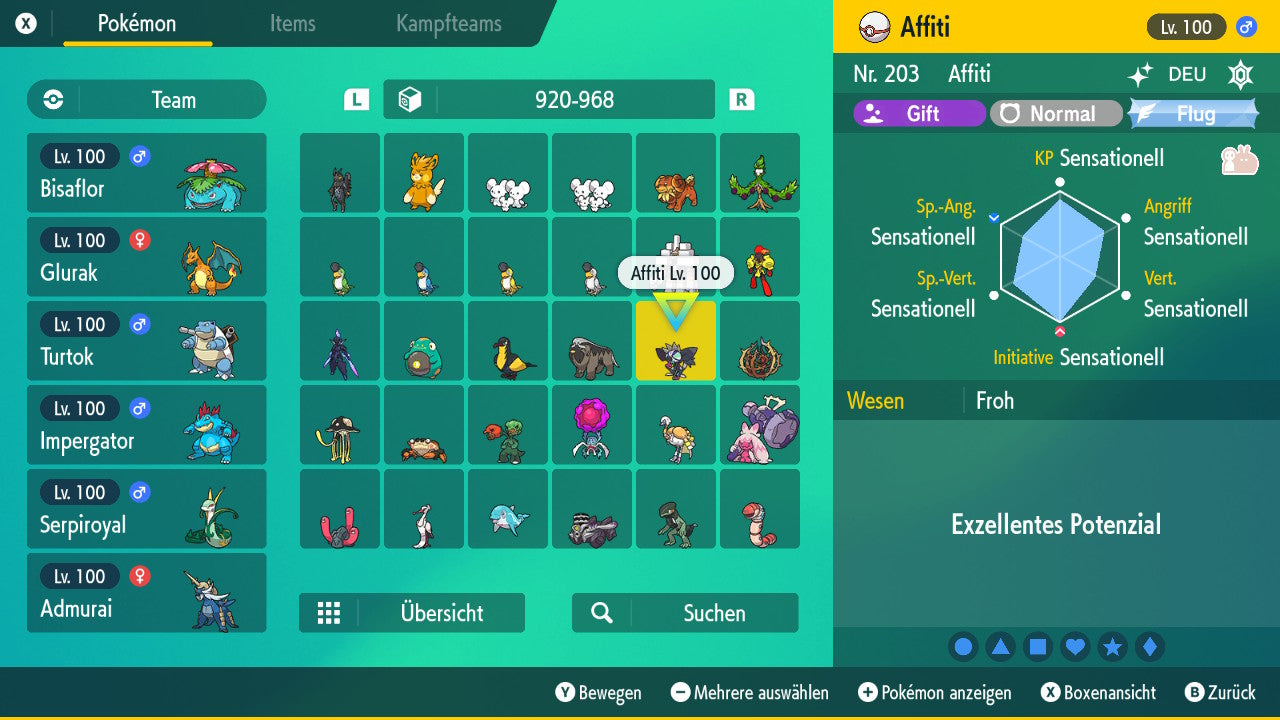The image size is (1280, 720).
Task: Open the cupped-hands catch info icon near KP
Action: point(1242,157)
